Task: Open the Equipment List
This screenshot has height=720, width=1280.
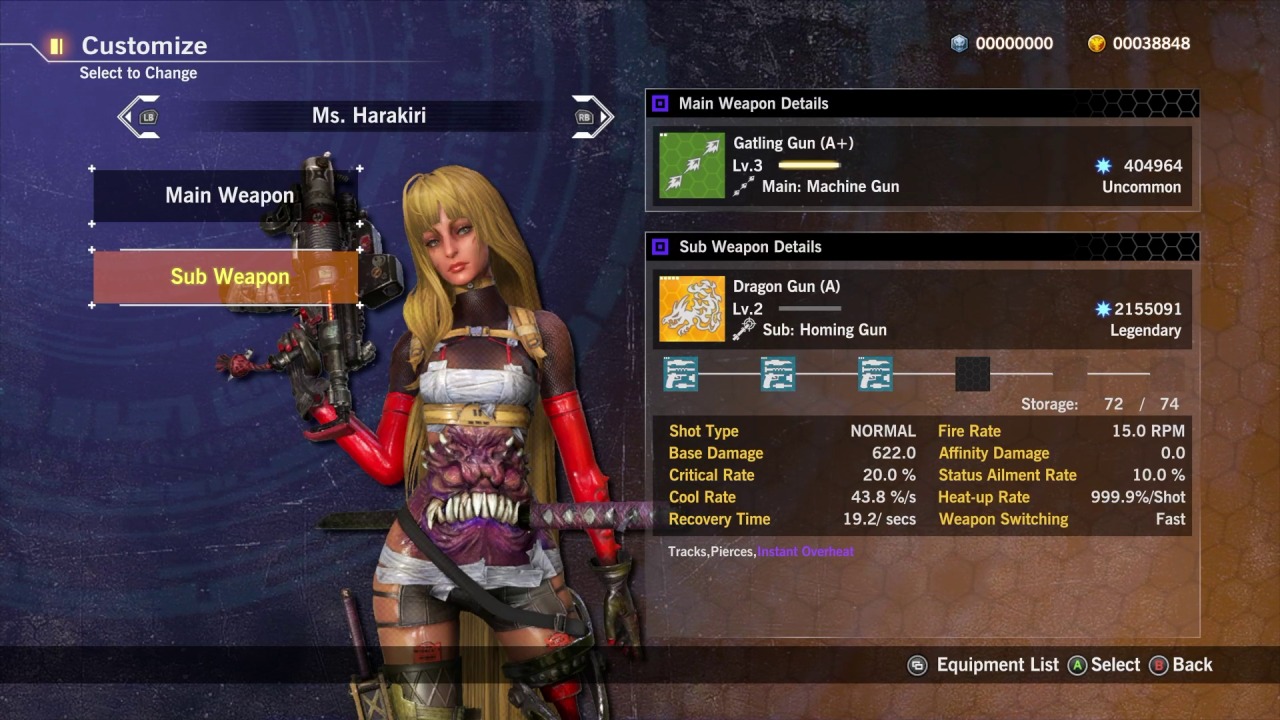Action: pos(996,665)
